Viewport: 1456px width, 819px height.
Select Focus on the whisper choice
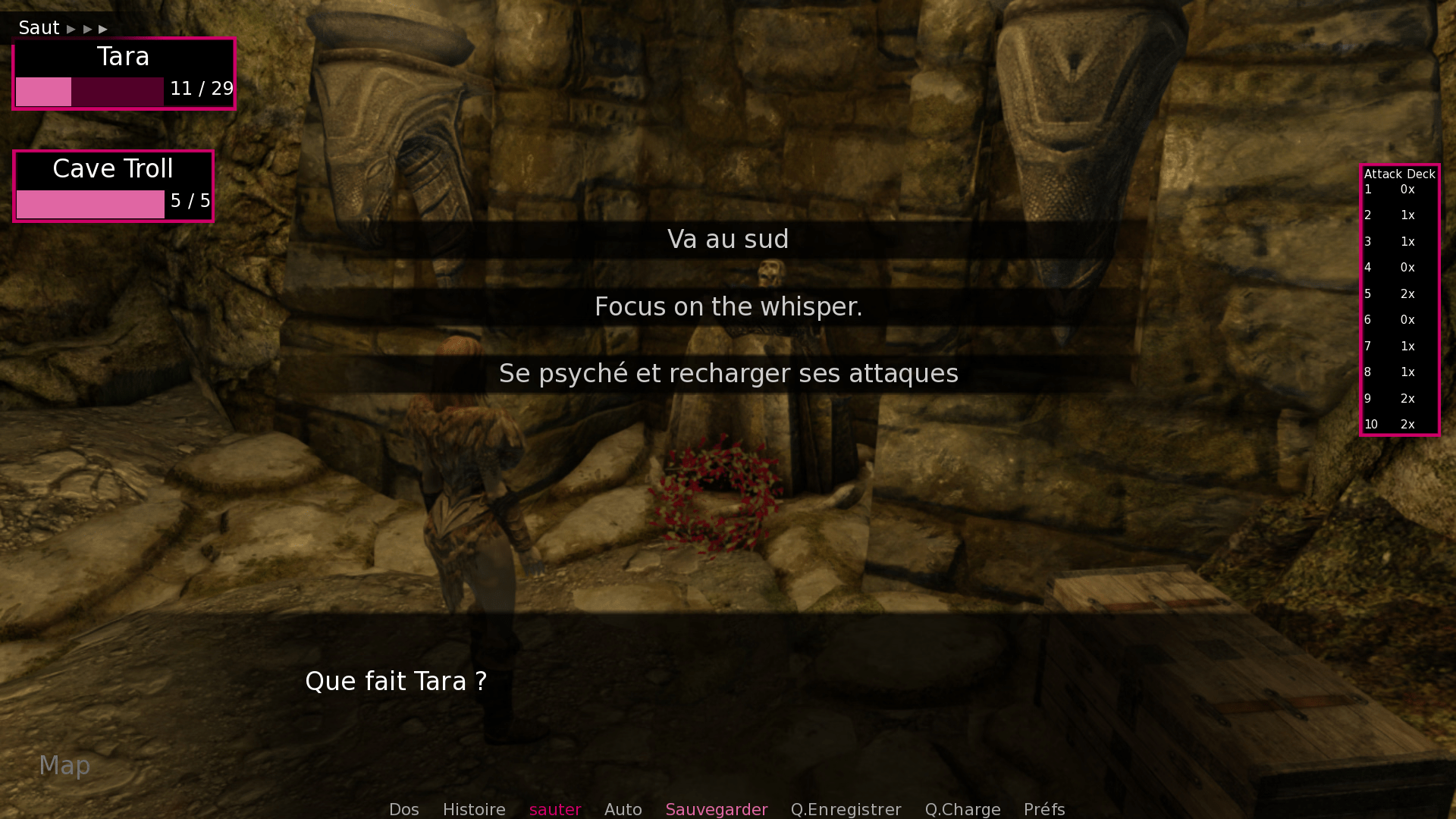click(x=727, y=306)
